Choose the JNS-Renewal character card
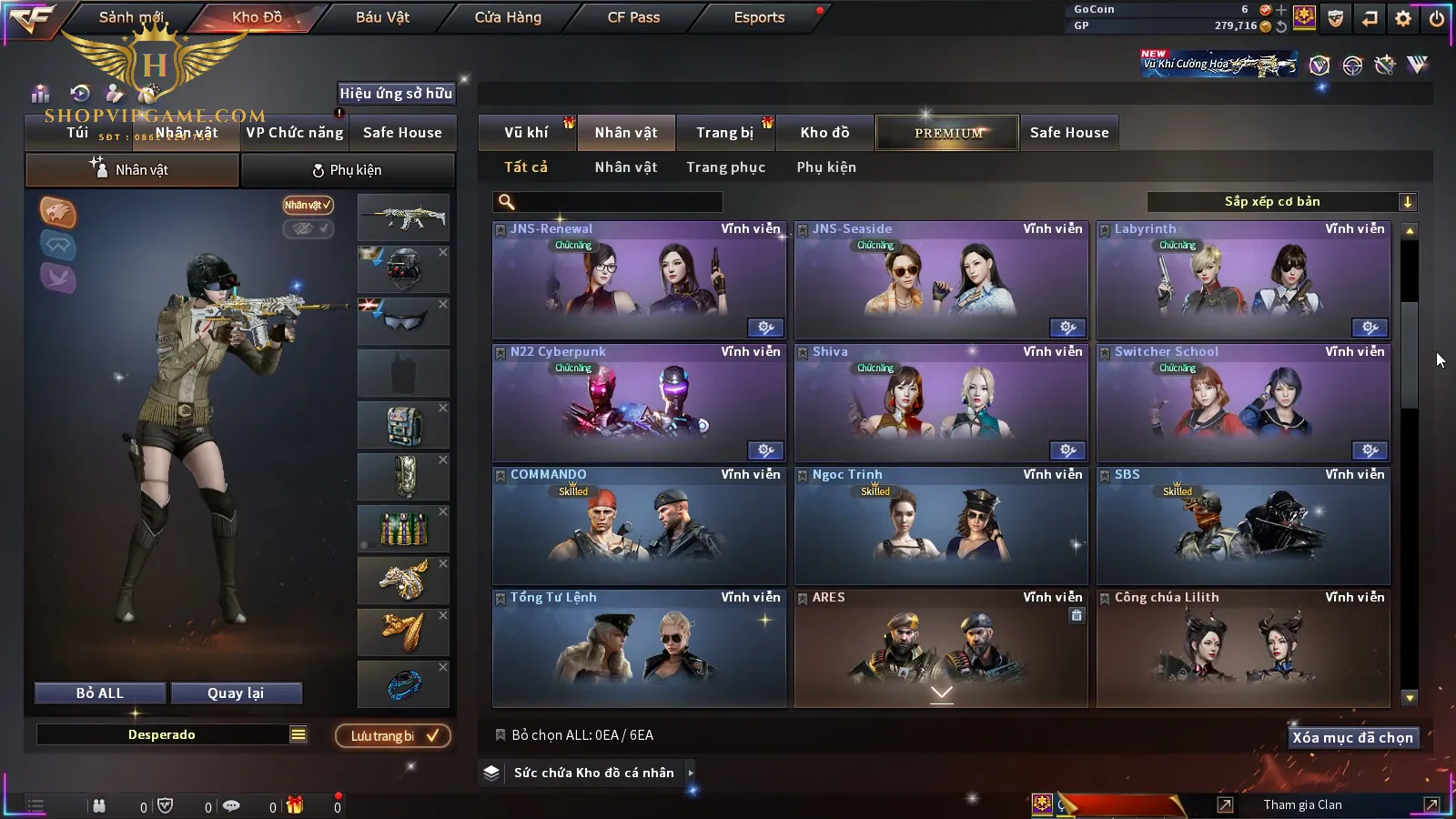 click(639, 280)
